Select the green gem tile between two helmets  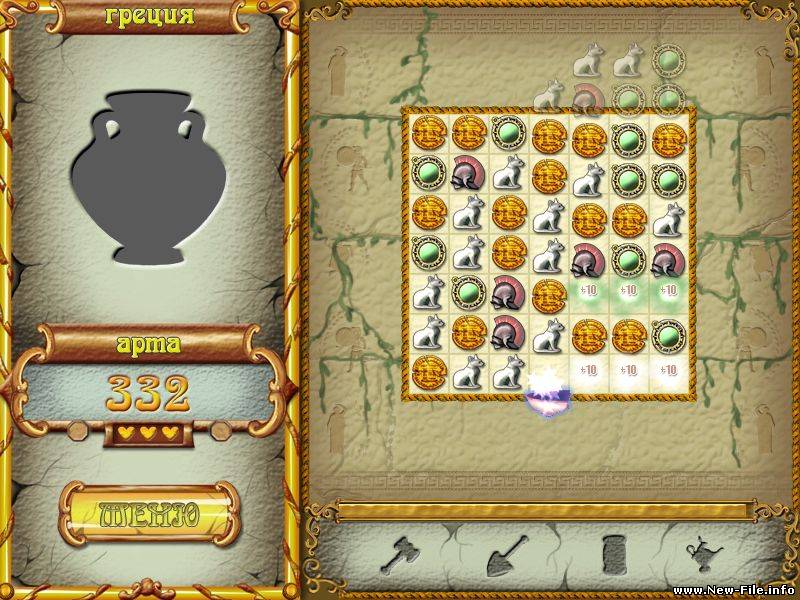(627, 257)
